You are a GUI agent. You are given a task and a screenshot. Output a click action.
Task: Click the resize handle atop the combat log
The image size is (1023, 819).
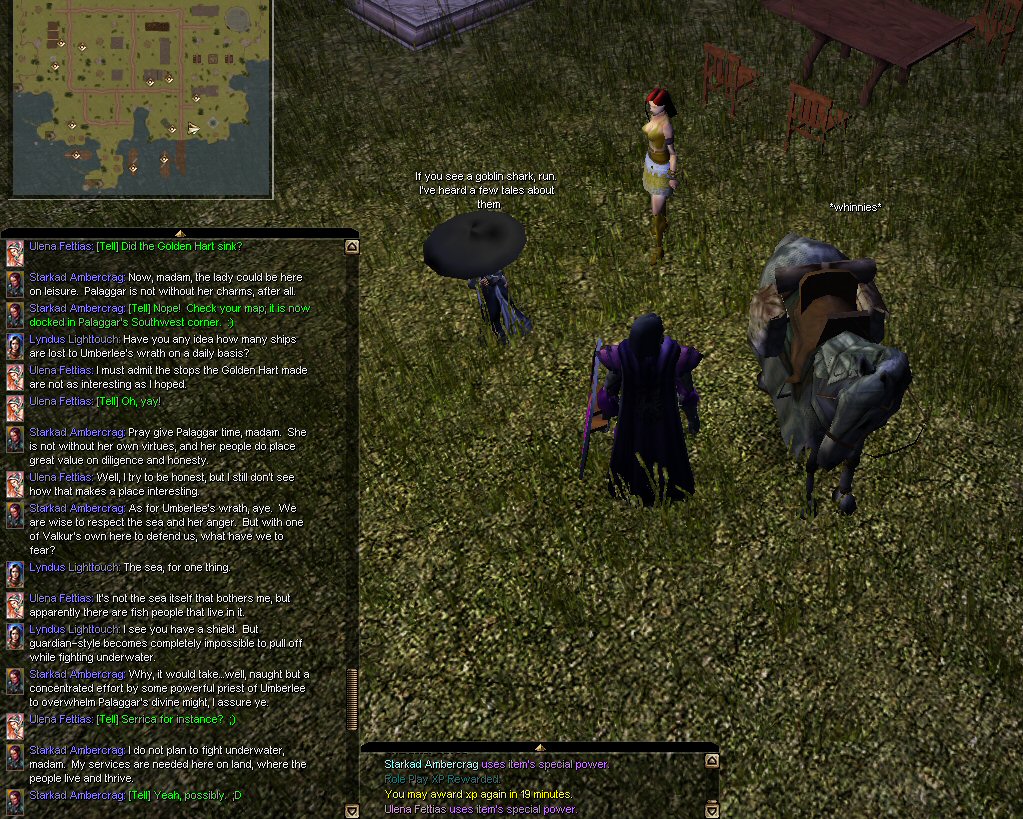click(540, 747)
